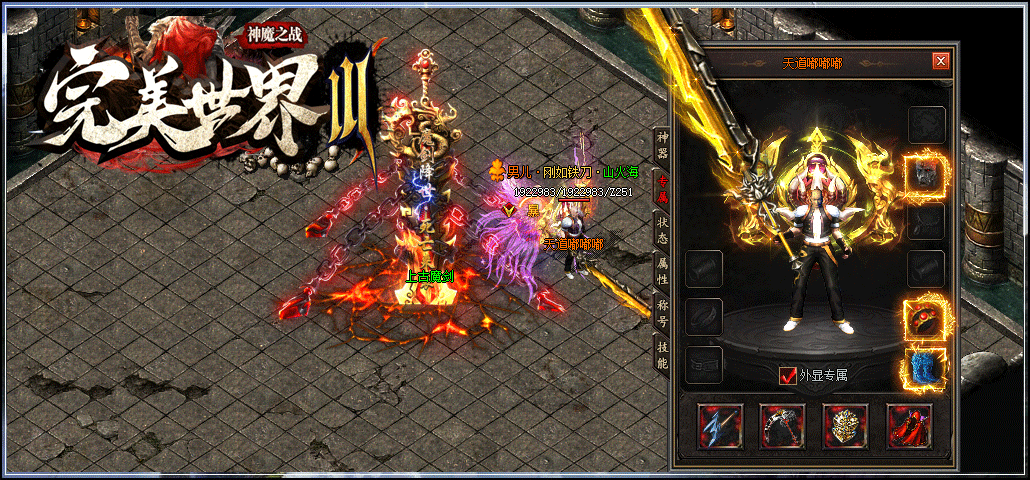The height and width of the screenshot is (480, 1030).
Task: Select the blue spear weapon slot
Action: (718, 426)
